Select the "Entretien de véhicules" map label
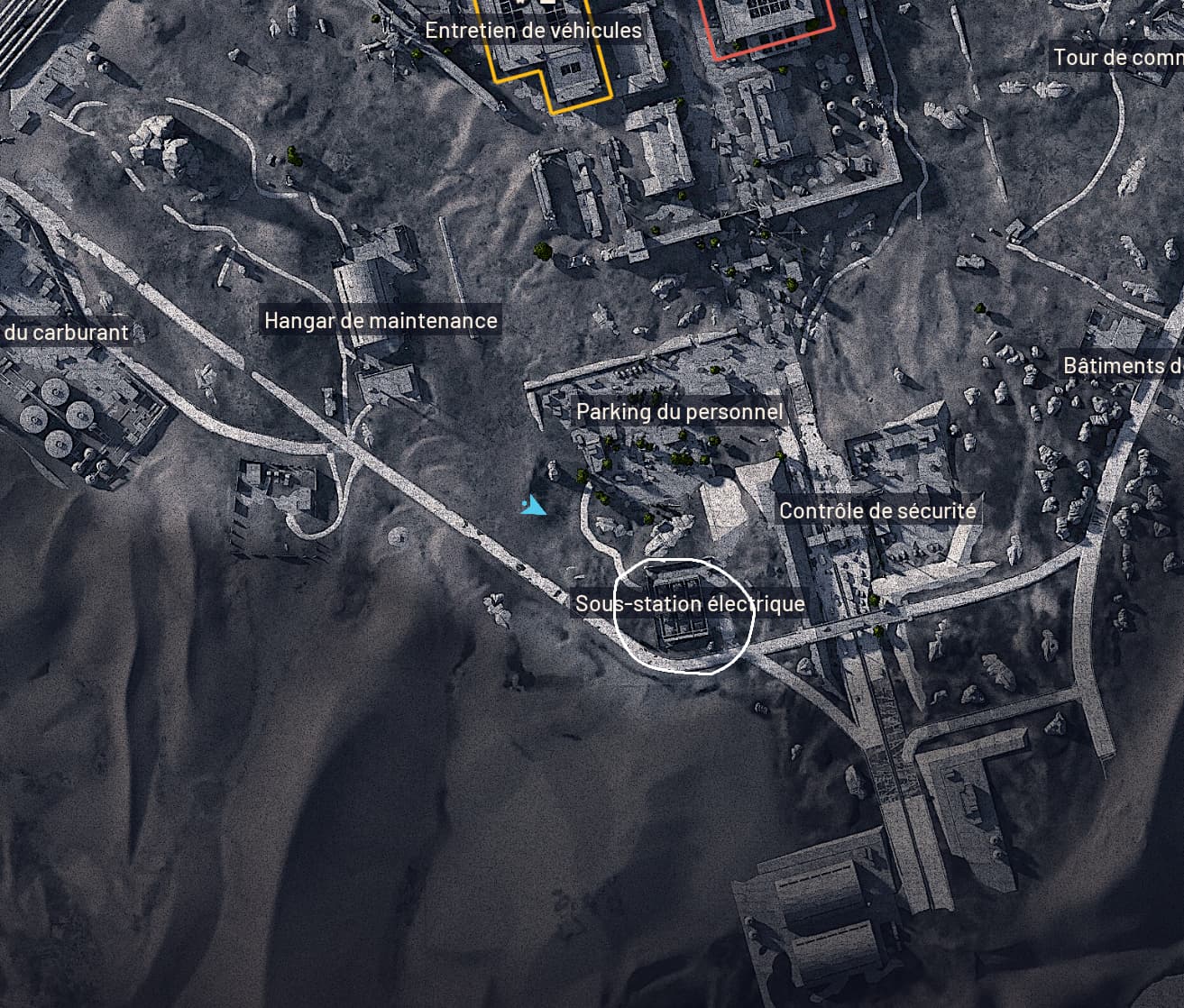 [533, 31]
